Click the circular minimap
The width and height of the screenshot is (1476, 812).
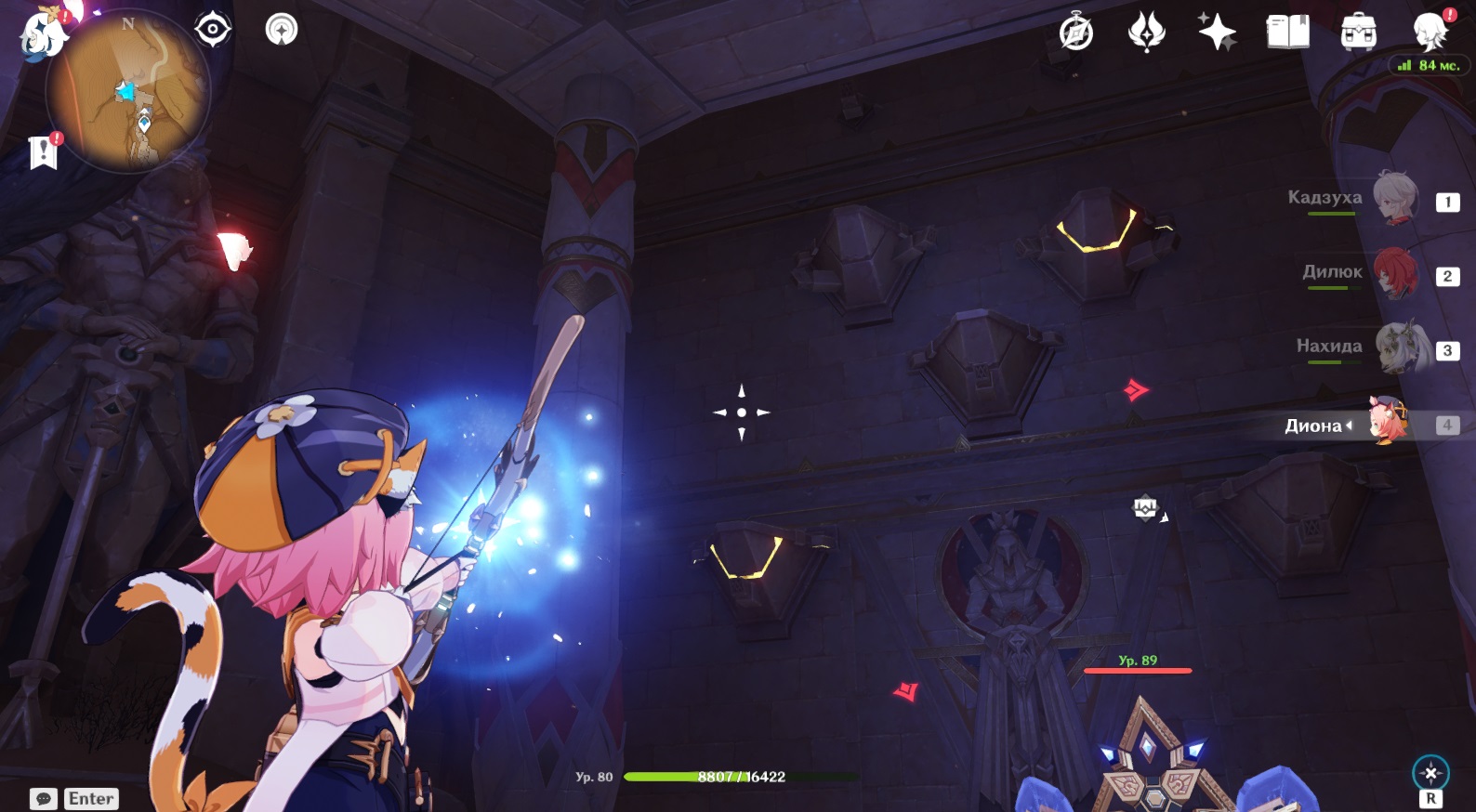128,91
